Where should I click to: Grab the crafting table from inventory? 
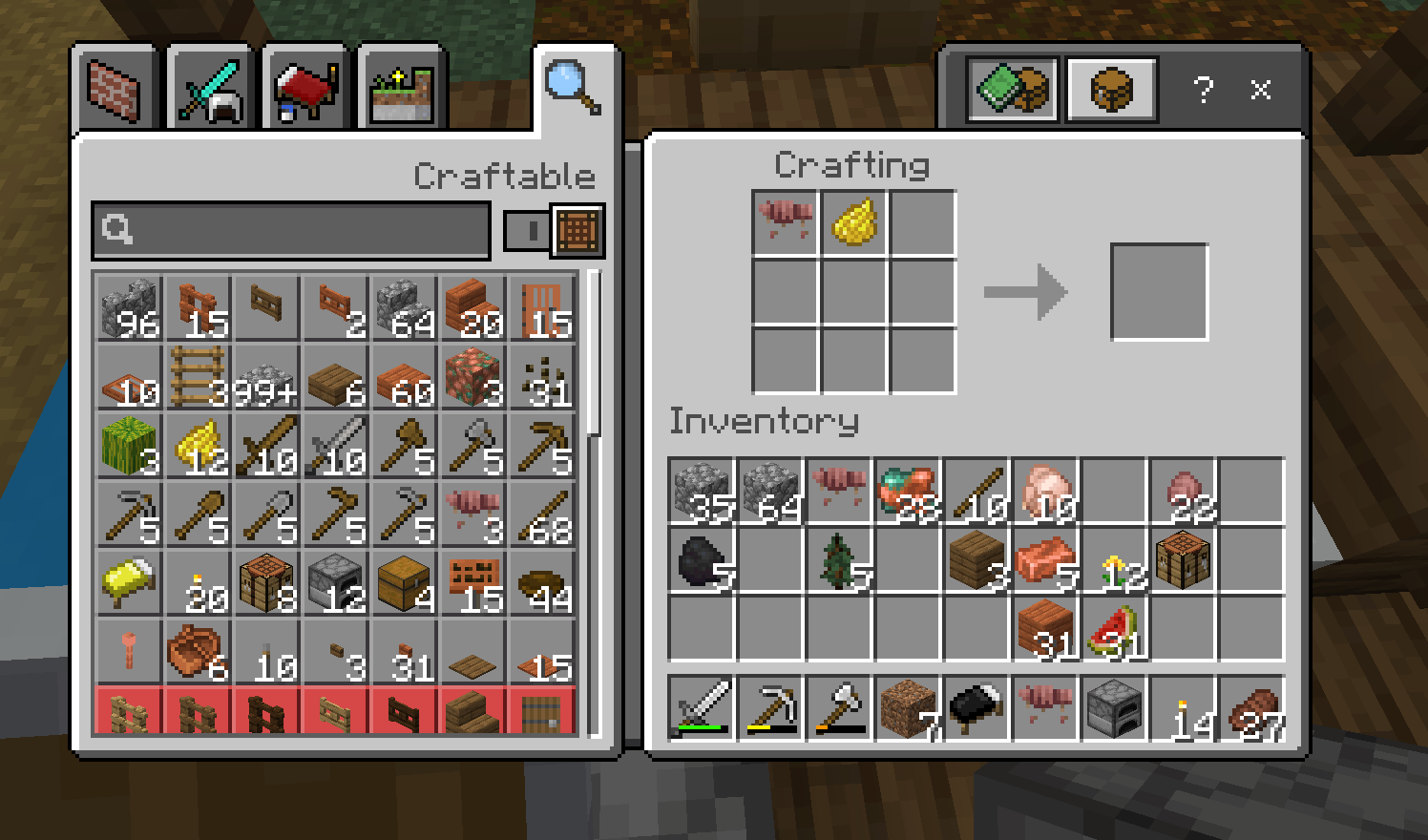[1183, 560]
